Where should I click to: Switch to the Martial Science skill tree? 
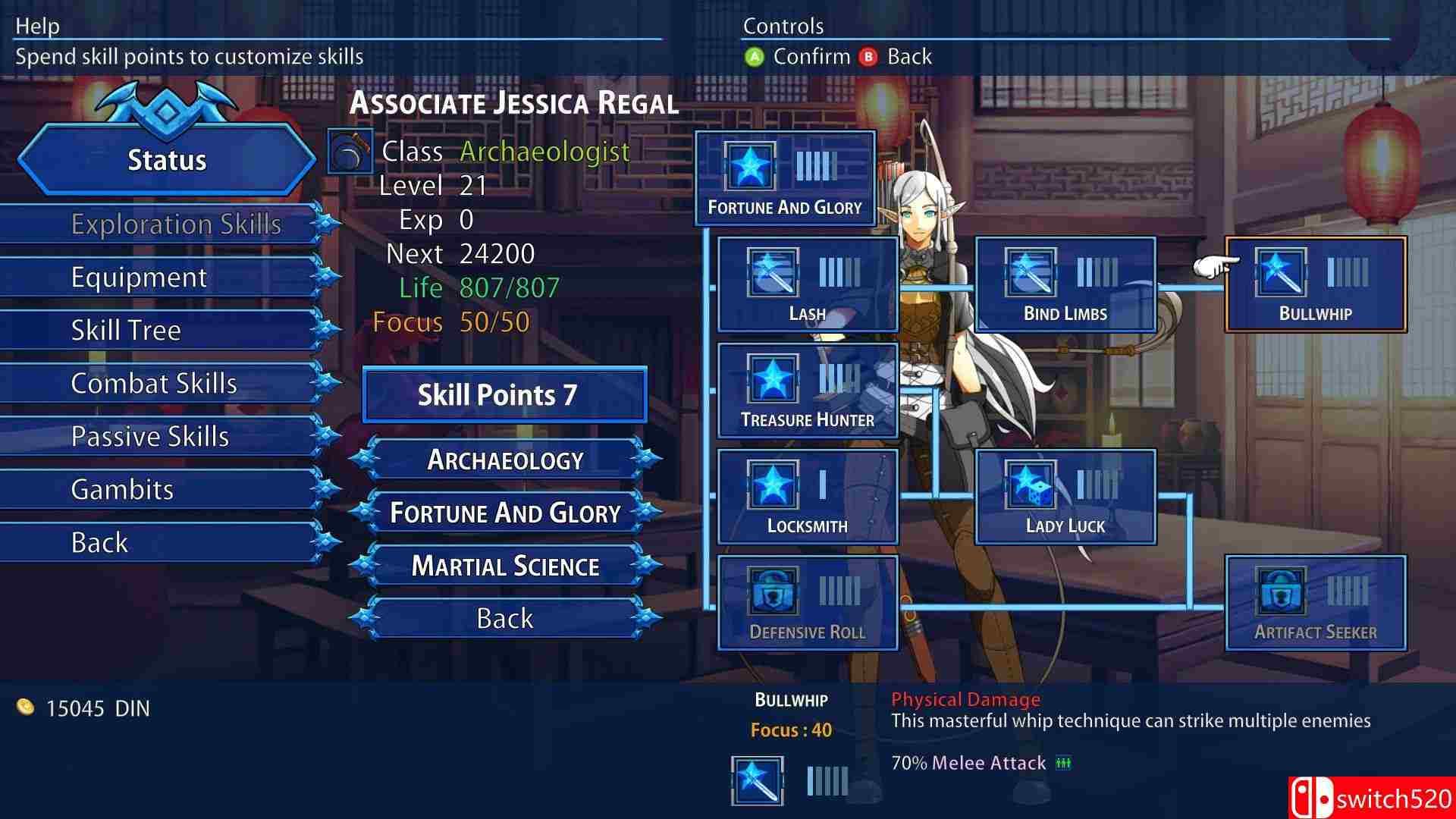[505, 566]
